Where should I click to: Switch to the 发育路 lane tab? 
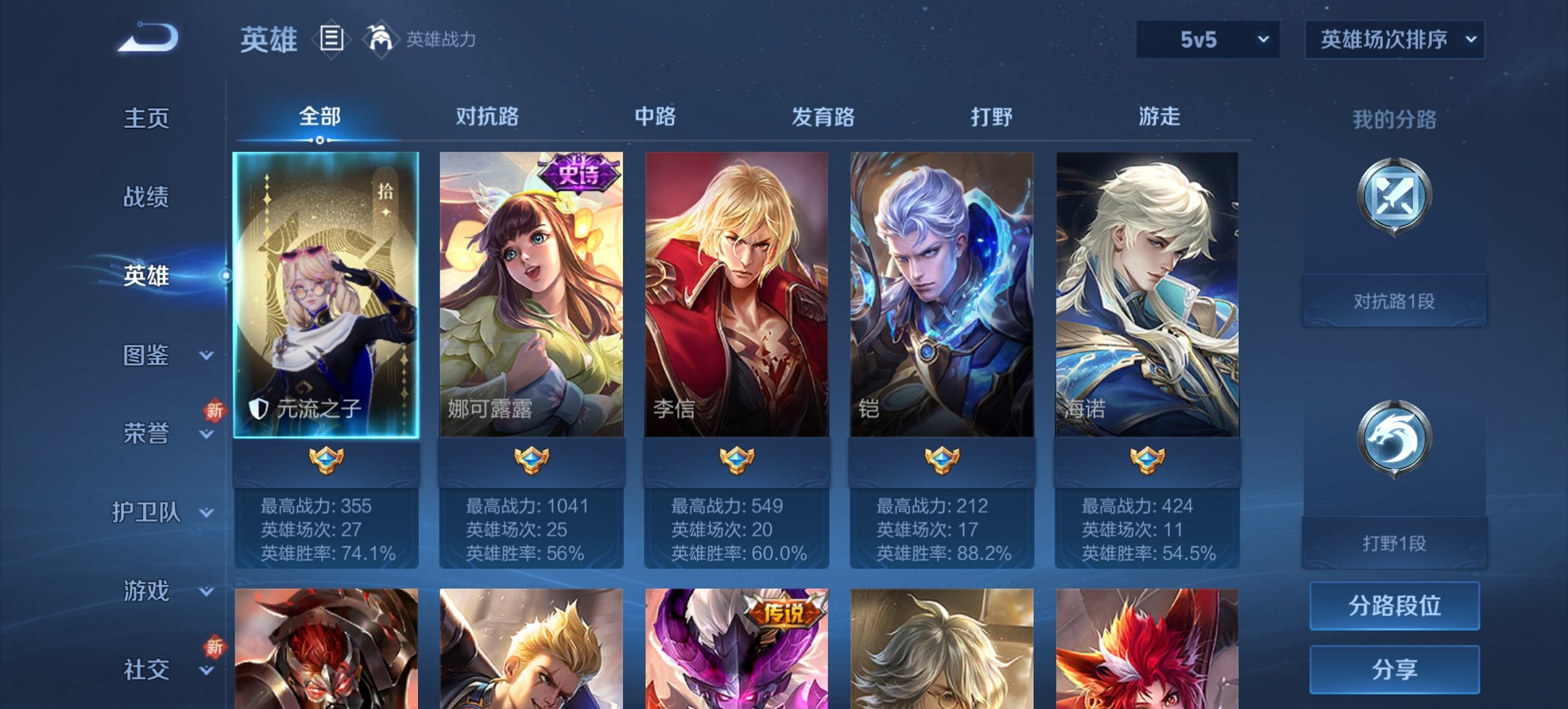822,118
